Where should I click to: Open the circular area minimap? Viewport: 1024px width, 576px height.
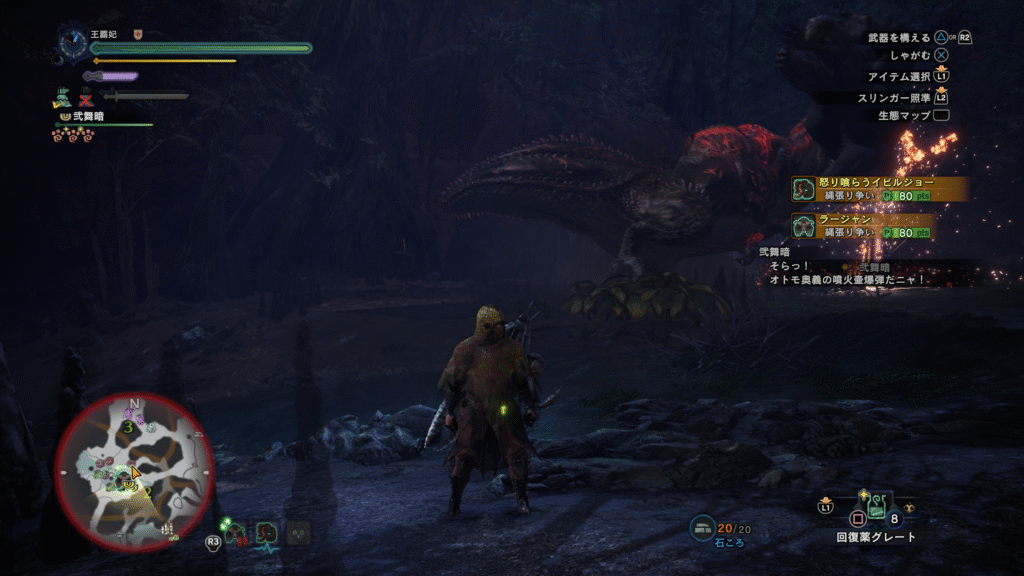(x=133, y=473)
